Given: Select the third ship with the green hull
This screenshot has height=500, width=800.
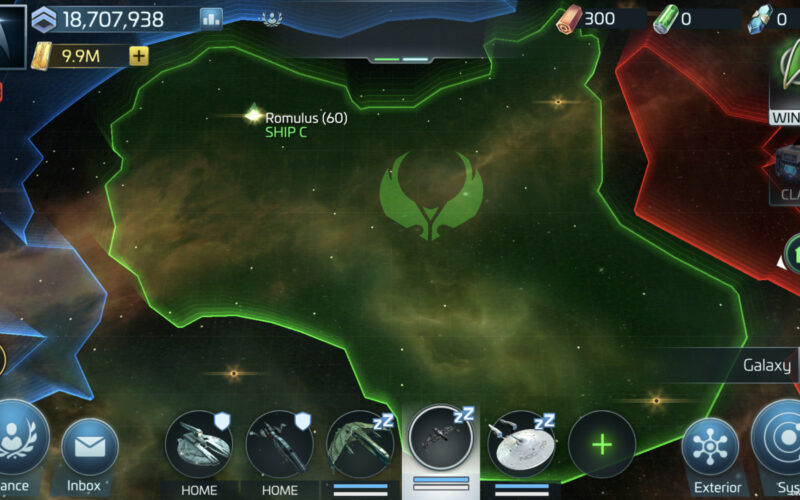Looking at the screenshot, I should [x=359, y=443].
